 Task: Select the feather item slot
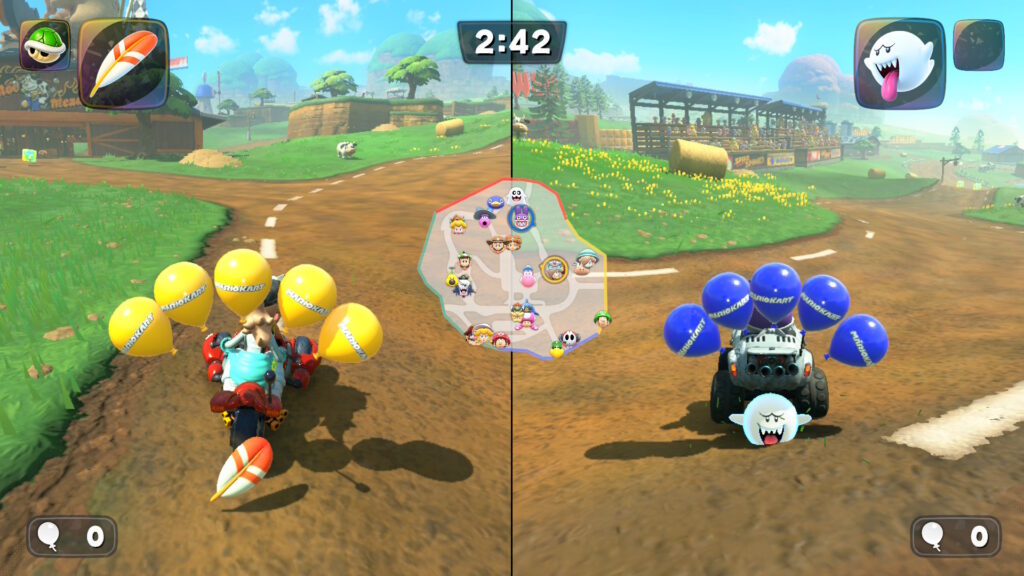coord(123,62)
